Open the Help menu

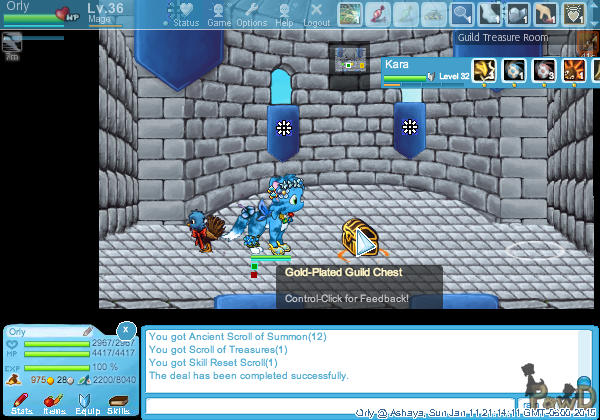tap(284, 14)
